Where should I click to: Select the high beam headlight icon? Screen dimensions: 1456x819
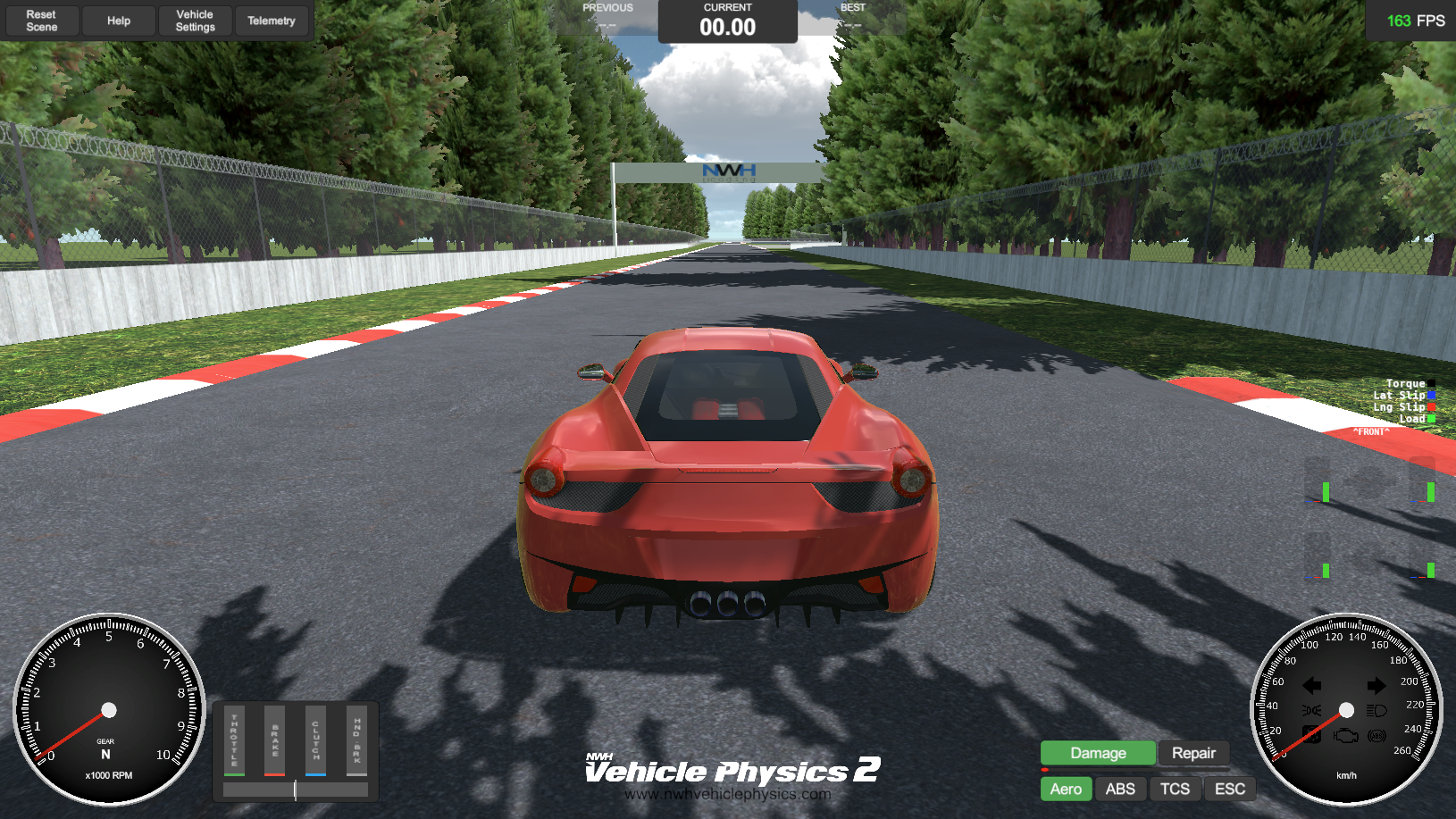[x=1376, y=711]
